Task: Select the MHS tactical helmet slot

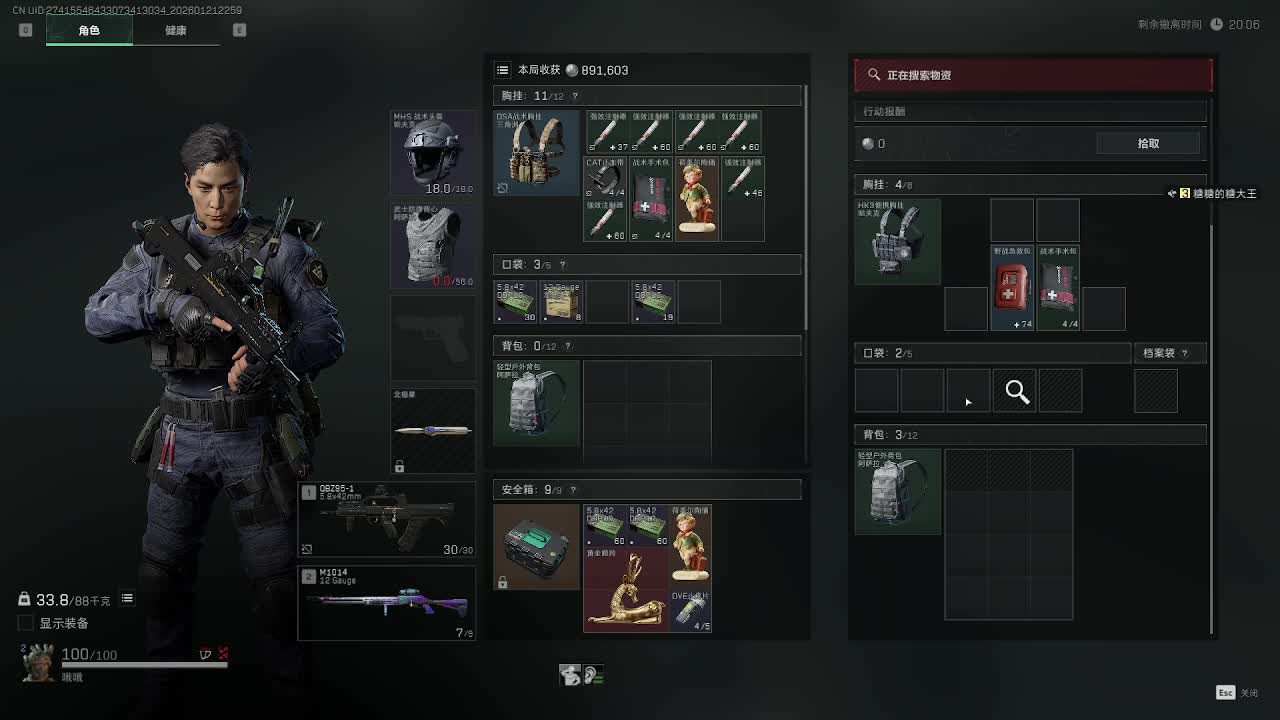Action: [433, 152]
